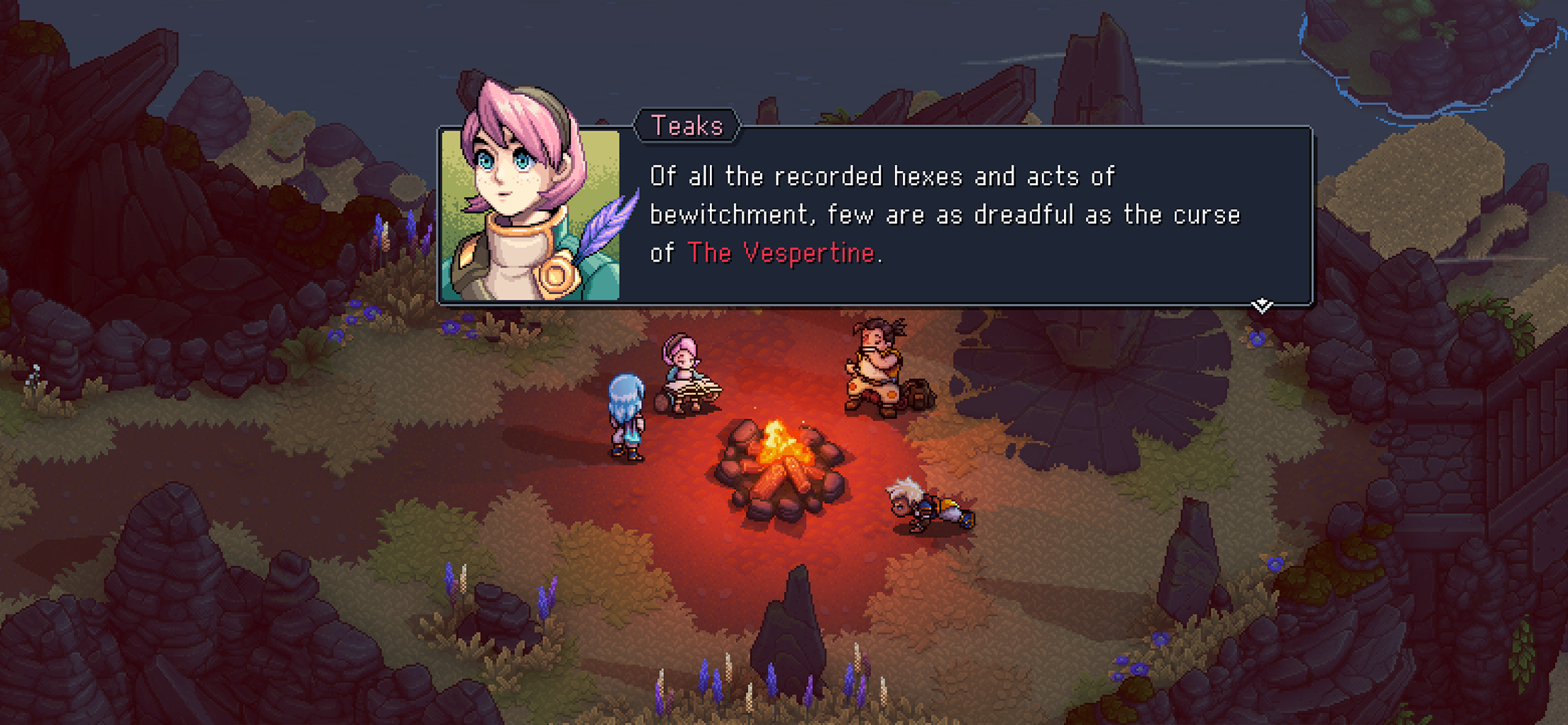Advance dialogue with the down-arrow indicator
The width and height of the screenshot is (1568, 725).
point(1262,305)
